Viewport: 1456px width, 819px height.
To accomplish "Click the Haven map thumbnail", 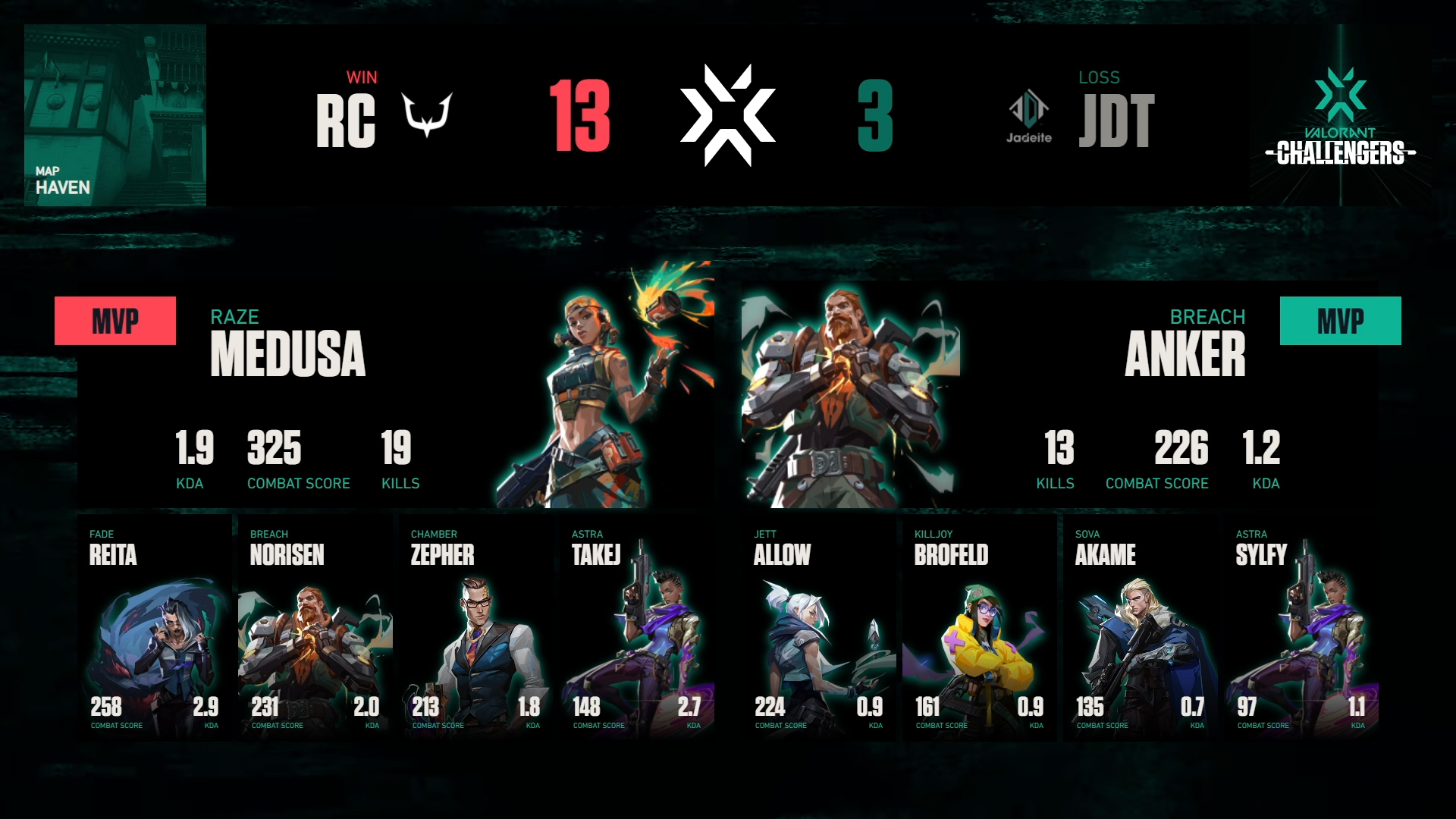I will pos(115,115).
